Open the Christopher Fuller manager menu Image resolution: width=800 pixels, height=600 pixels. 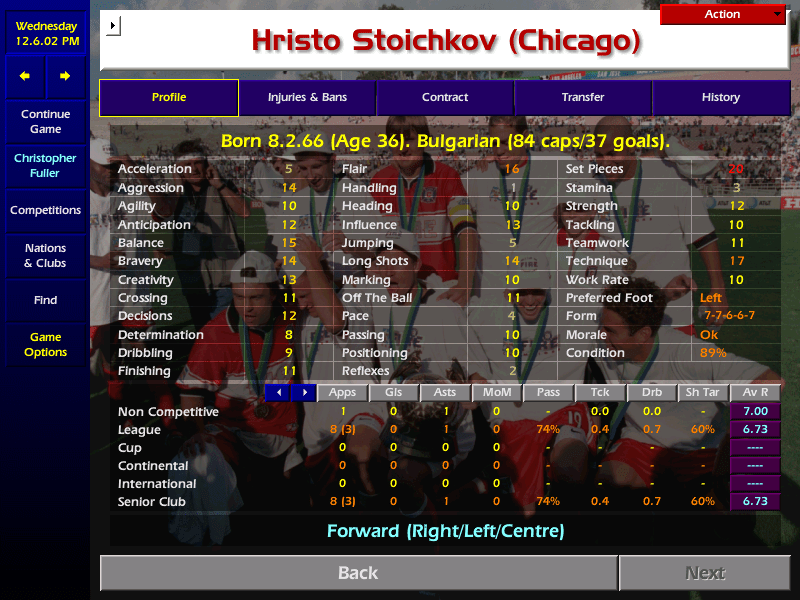click(45, 166)
